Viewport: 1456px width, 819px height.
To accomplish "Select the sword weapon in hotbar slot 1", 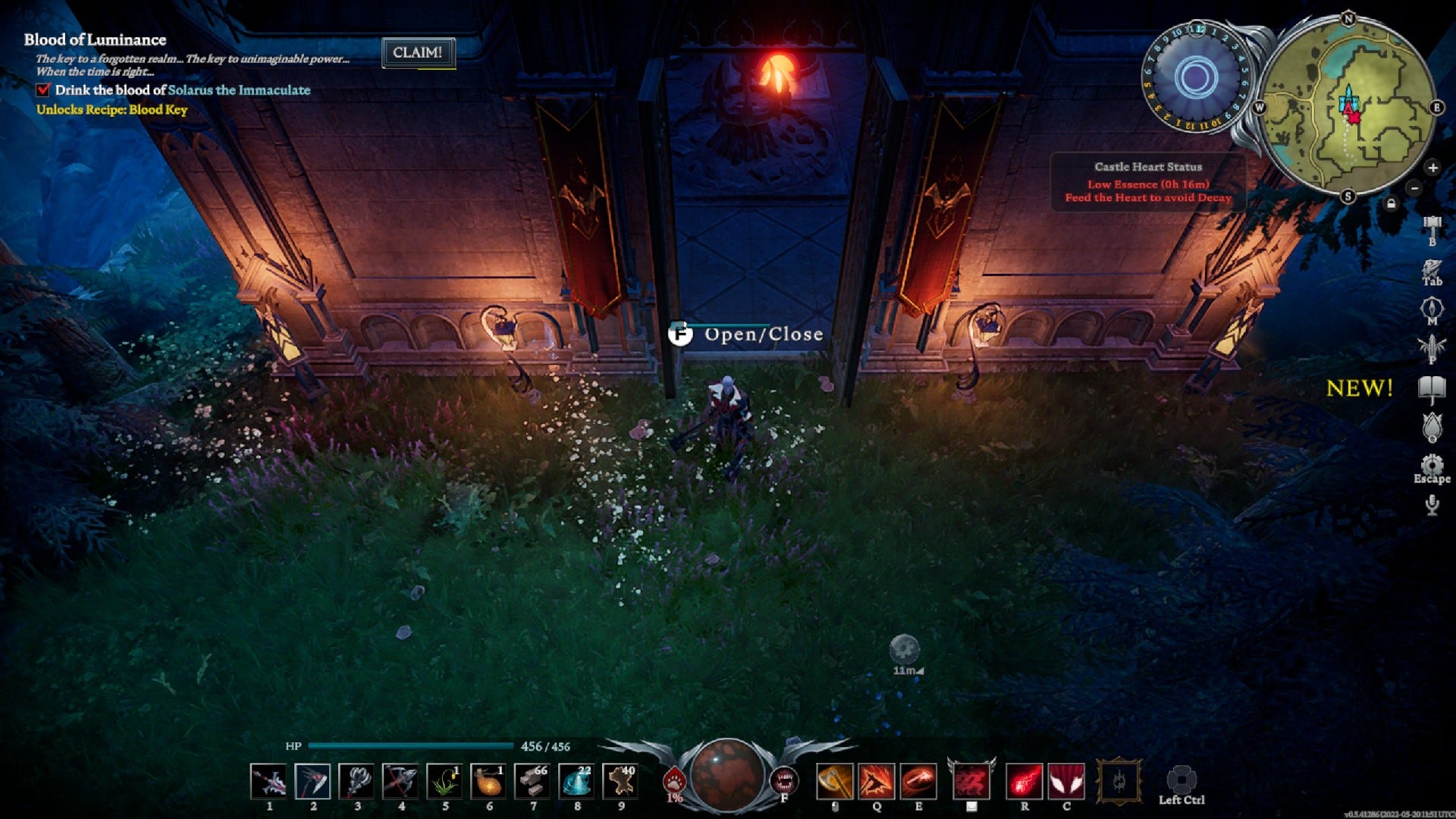I will click(x=267, y=780).
